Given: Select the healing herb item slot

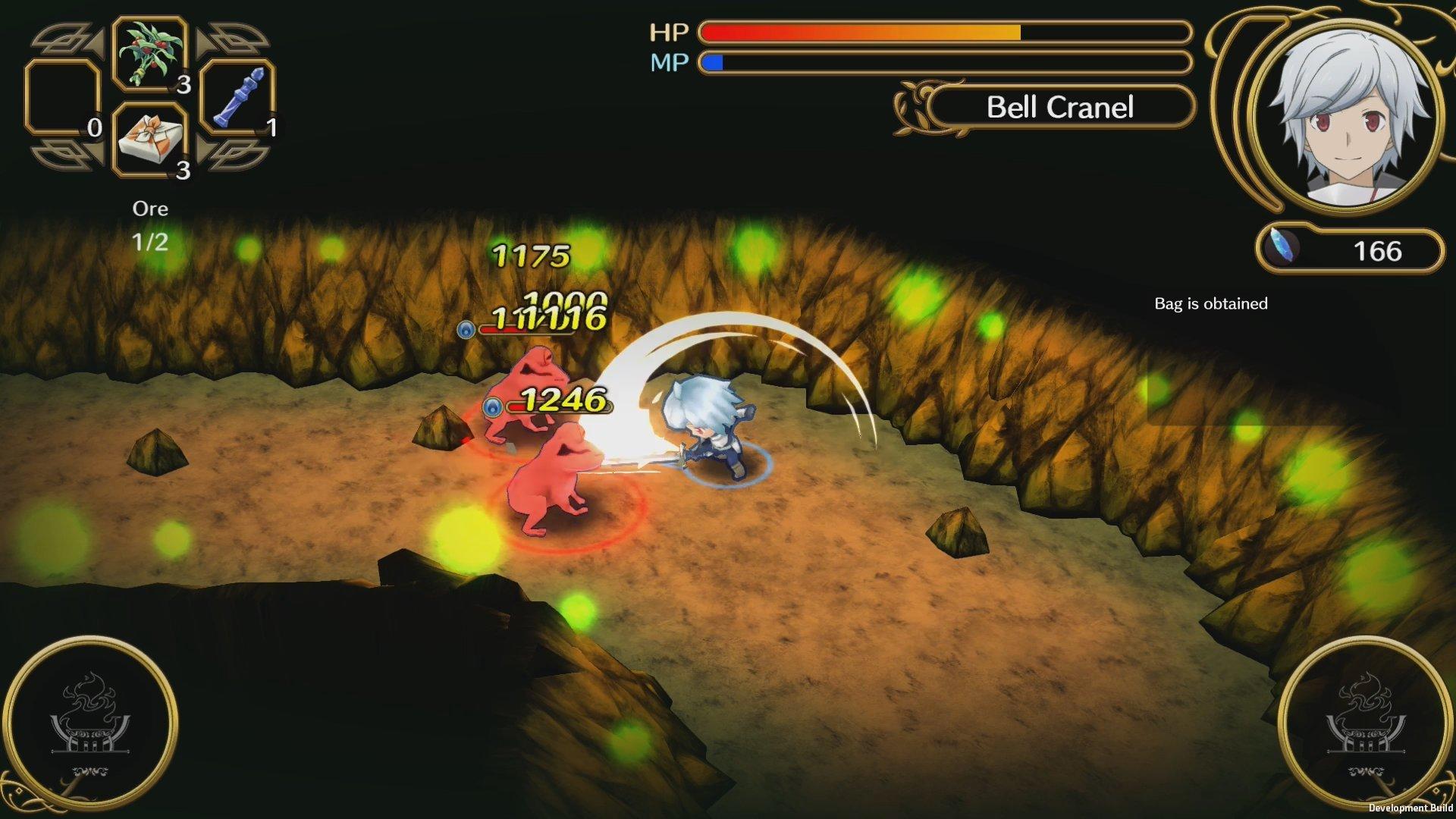Looking at the screenshot, I should pyautogui.click(x=149, y=53).
